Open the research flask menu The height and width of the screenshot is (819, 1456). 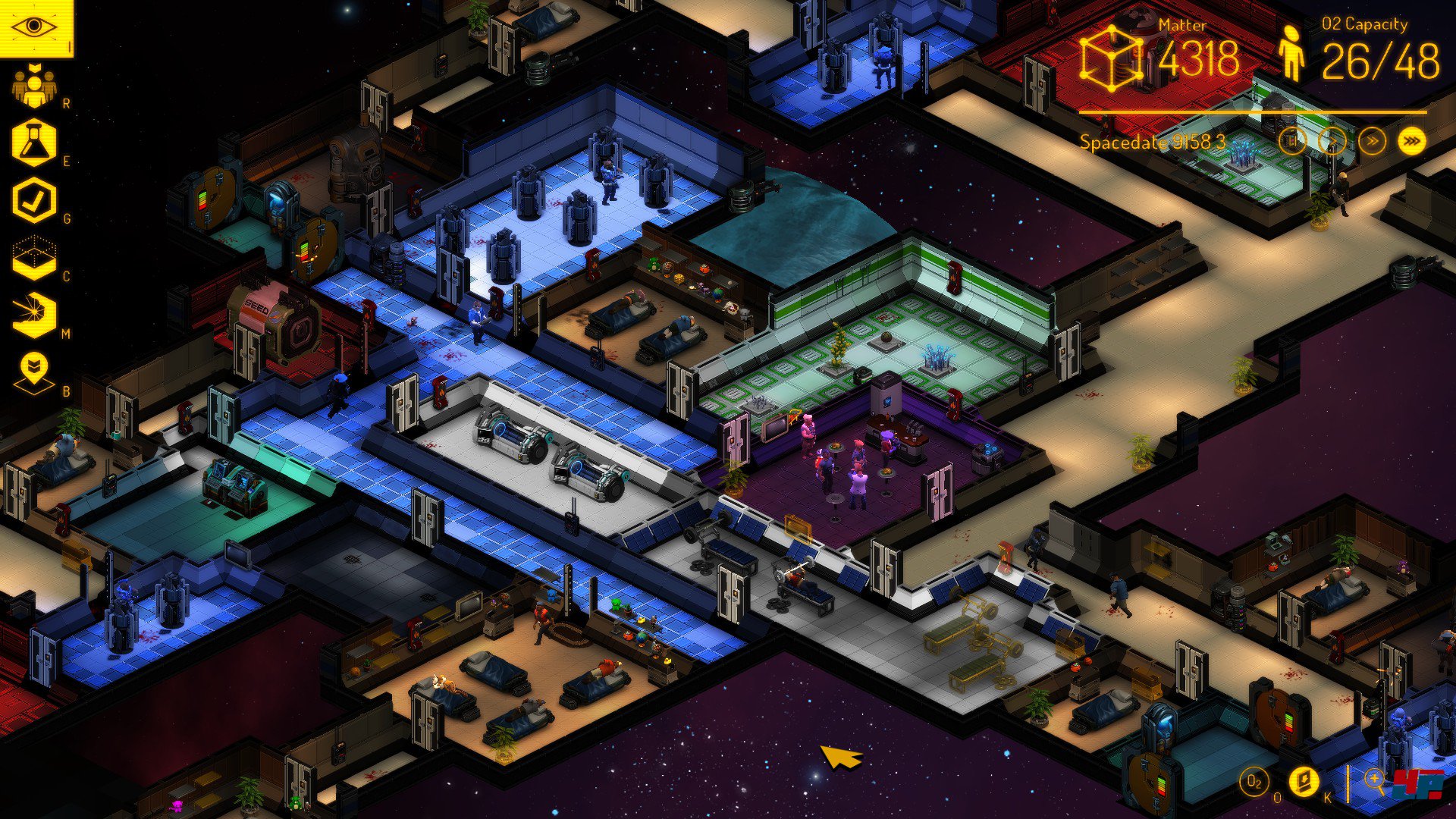click(34, 143)
